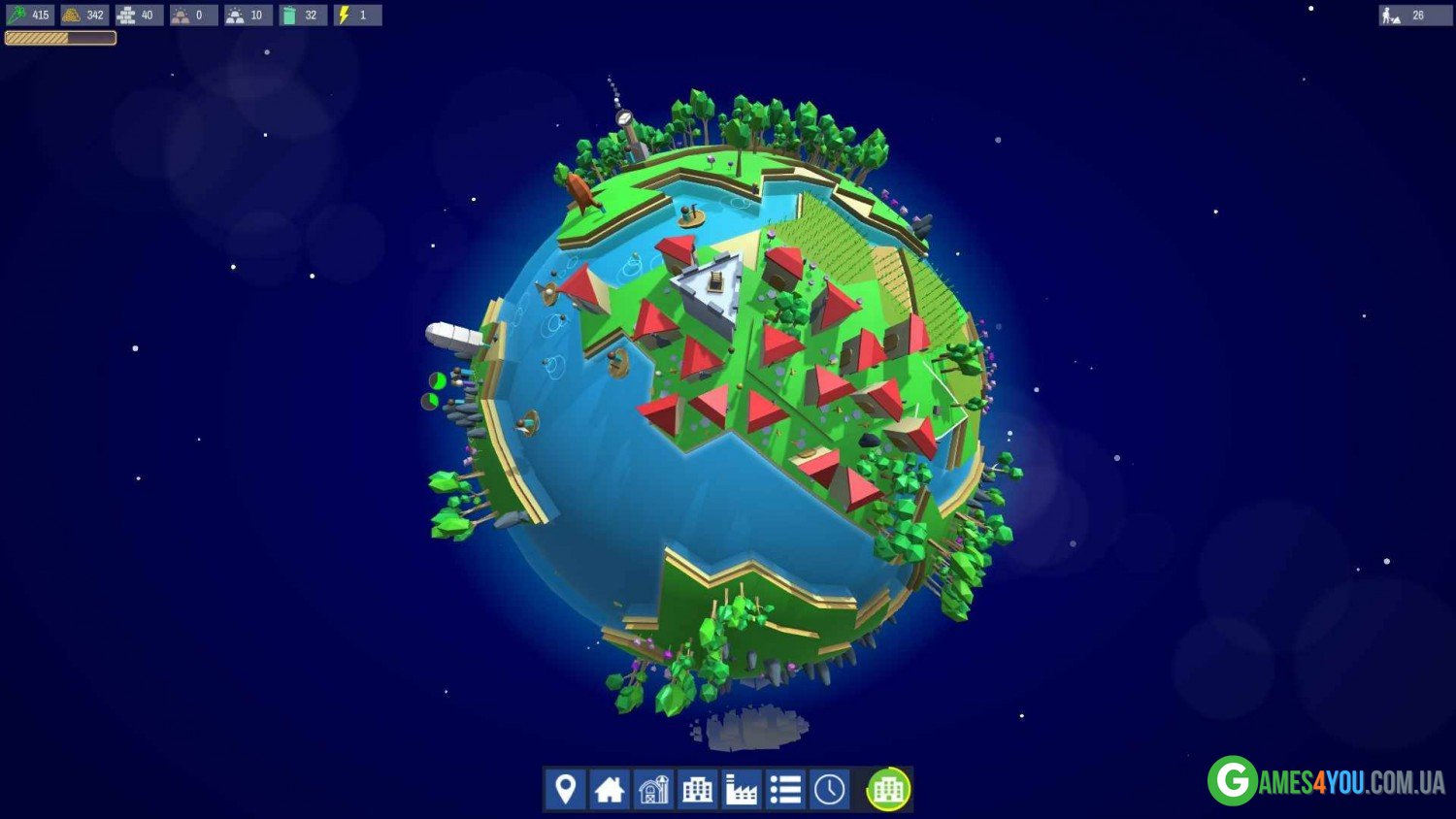
Task: Choose the blue city buildings category
Action: [x=697, y=789]
